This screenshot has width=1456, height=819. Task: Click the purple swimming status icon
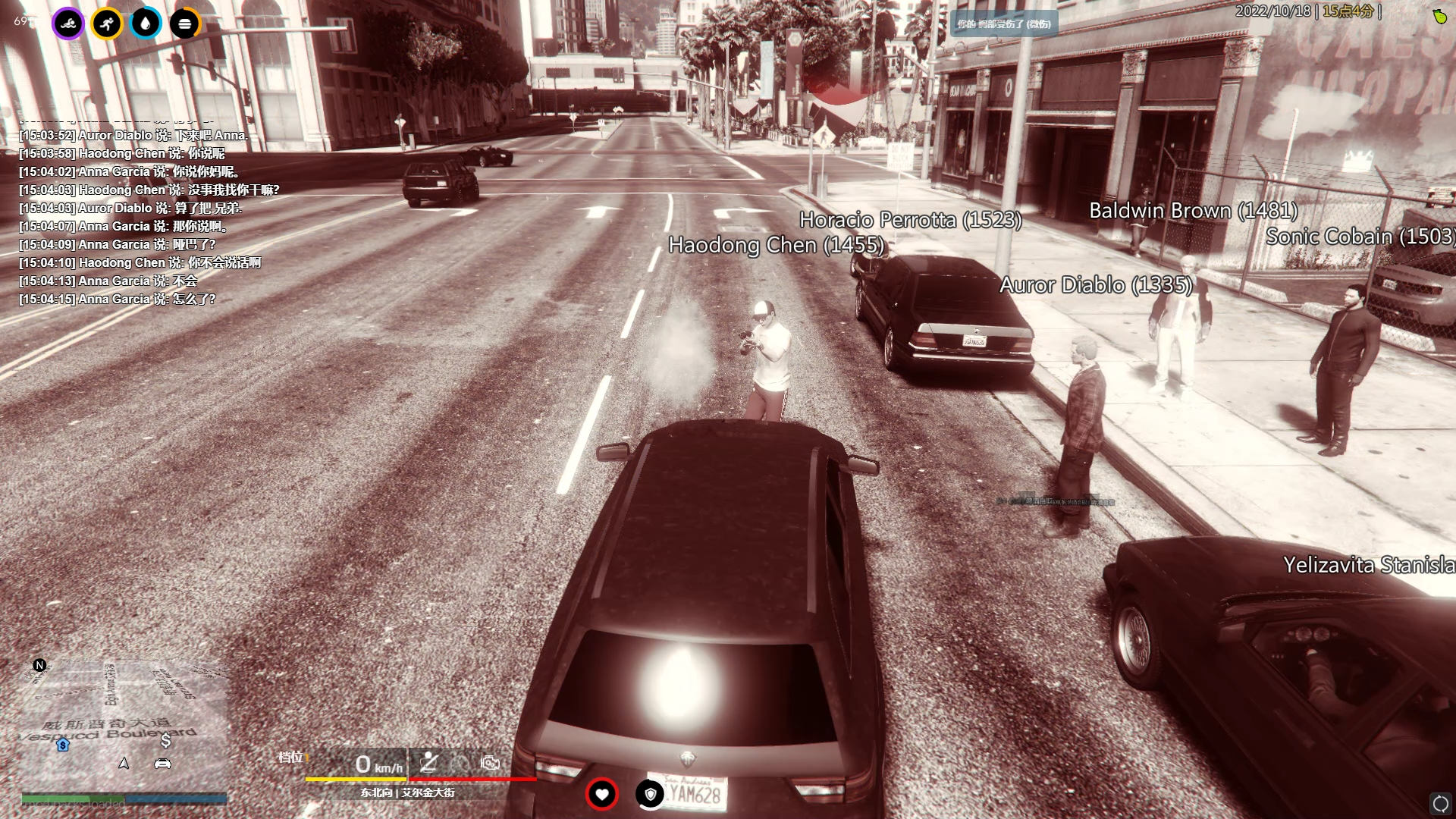[68, 24]
